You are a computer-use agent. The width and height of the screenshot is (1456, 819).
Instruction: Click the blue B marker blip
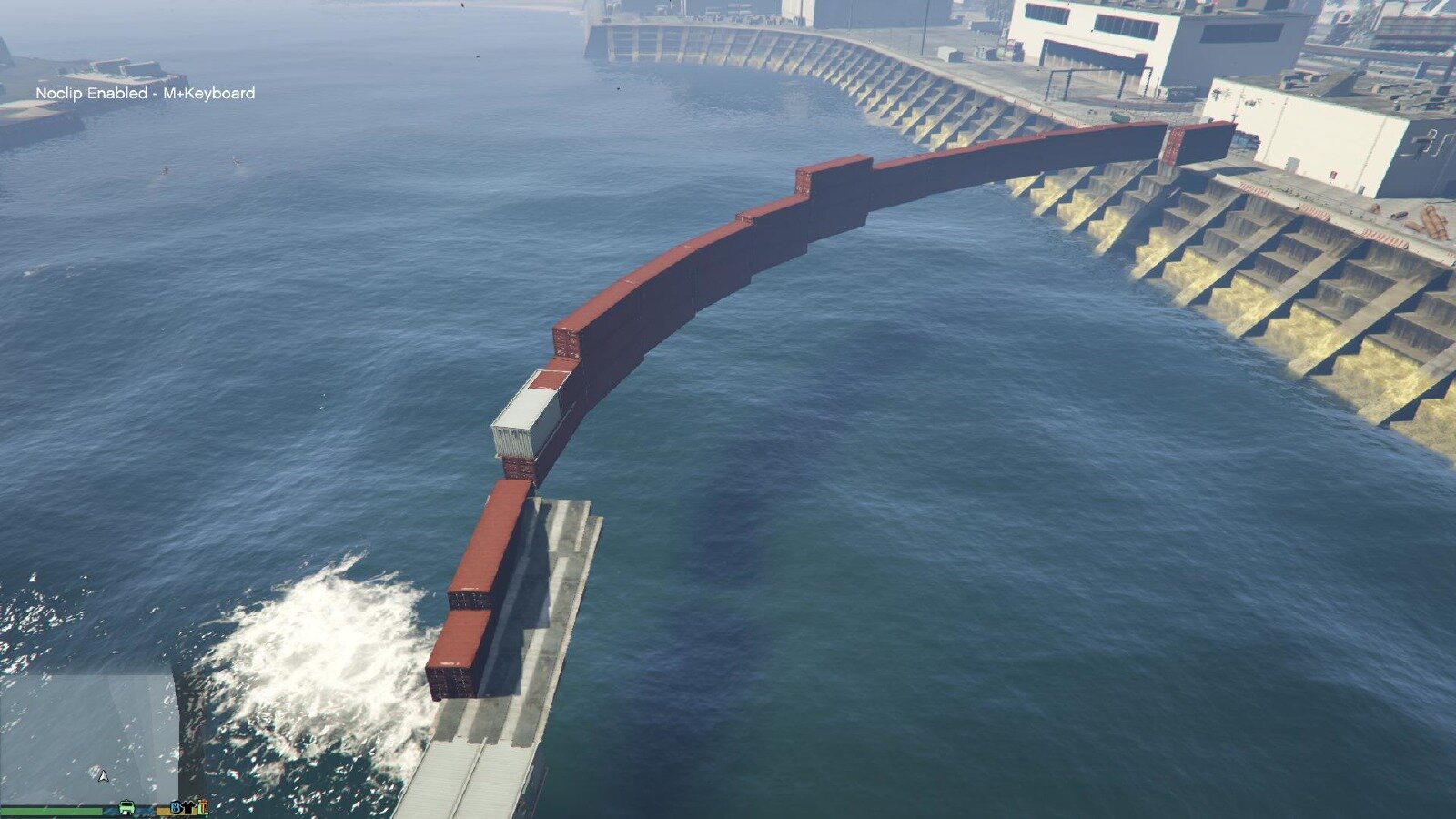(177, 807)
